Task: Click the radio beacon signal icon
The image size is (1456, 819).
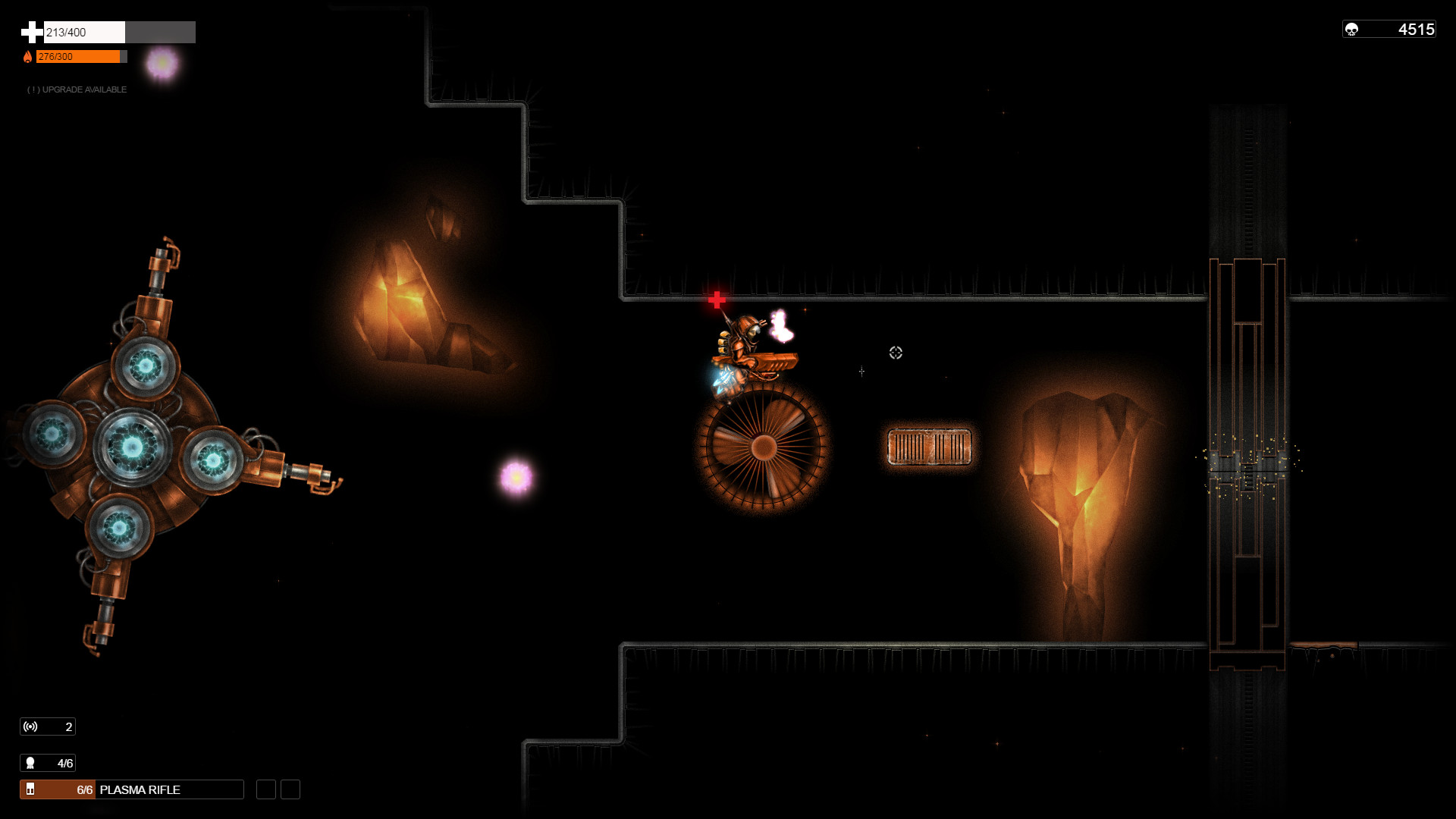Action: pos(30,726)
